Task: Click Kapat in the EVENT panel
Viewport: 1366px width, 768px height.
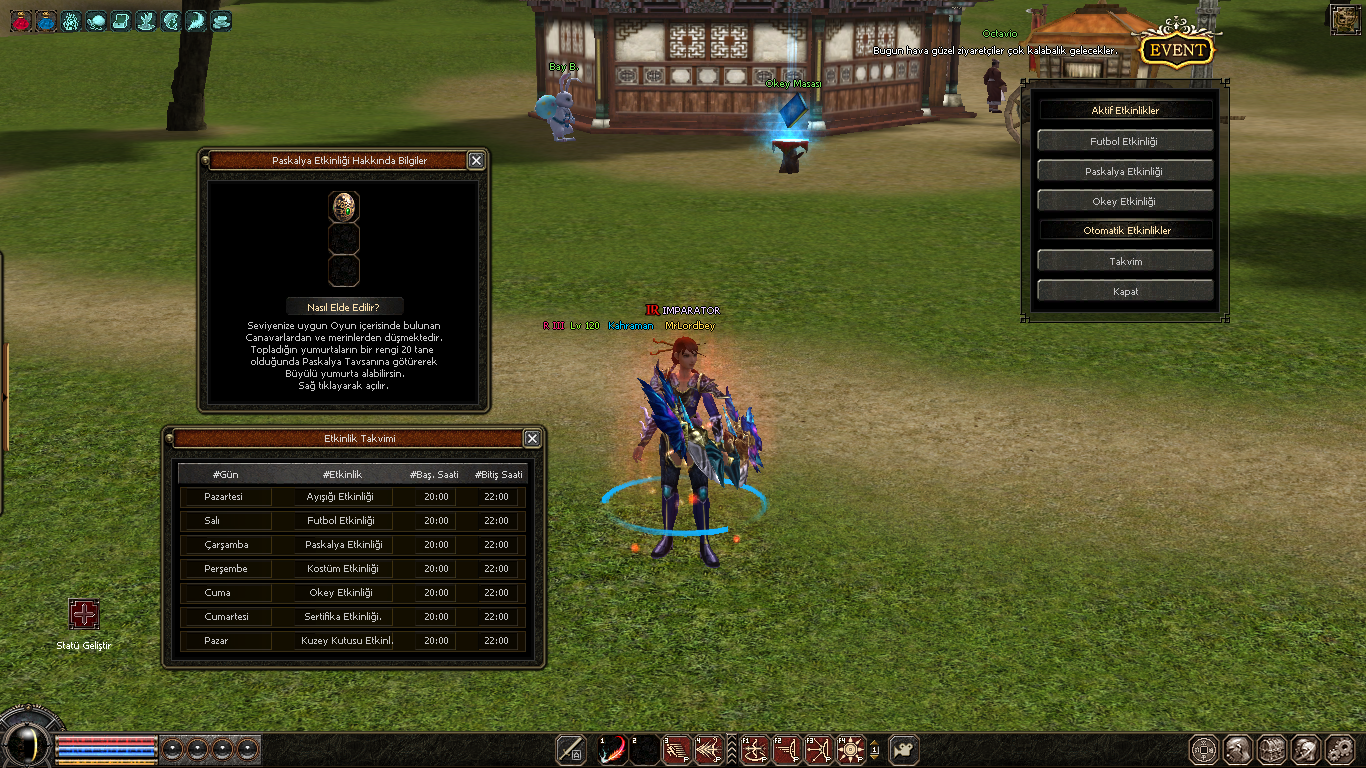Action: [1125, 291]
